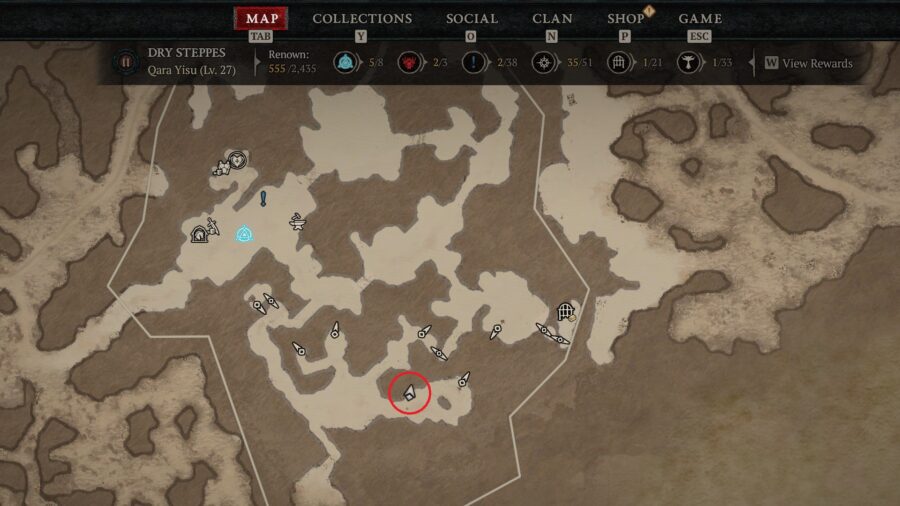Viewport: 900px width, 506px height.
Task: Select the red-circled player arrow marker
Action: point(409,392)
